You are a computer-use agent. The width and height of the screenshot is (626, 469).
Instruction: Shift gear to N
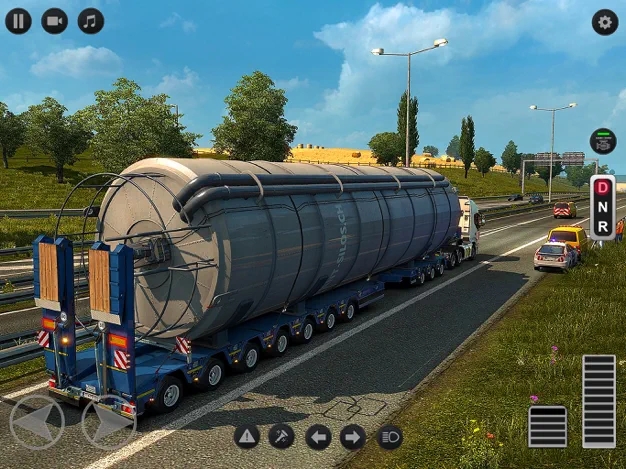pos(602,207)
